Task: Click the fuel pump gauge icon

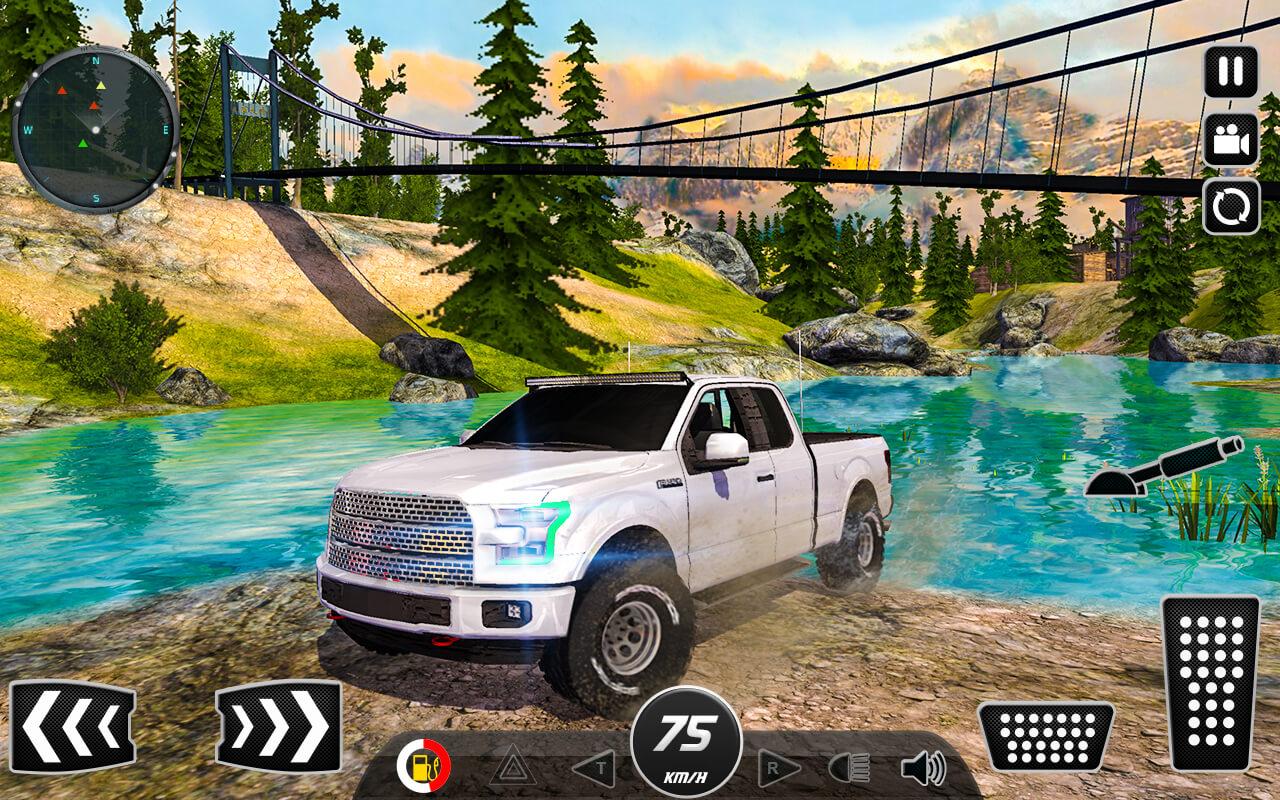Action: click(x=424, y=767)
